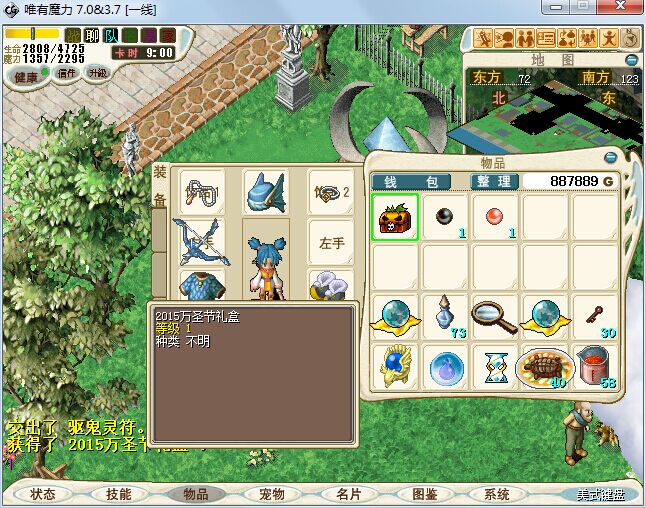The height and width of the screenshot is (508, 646).
Task: Open the 信件 mail button
Action: pyautogui.click(x=67, y=73)
